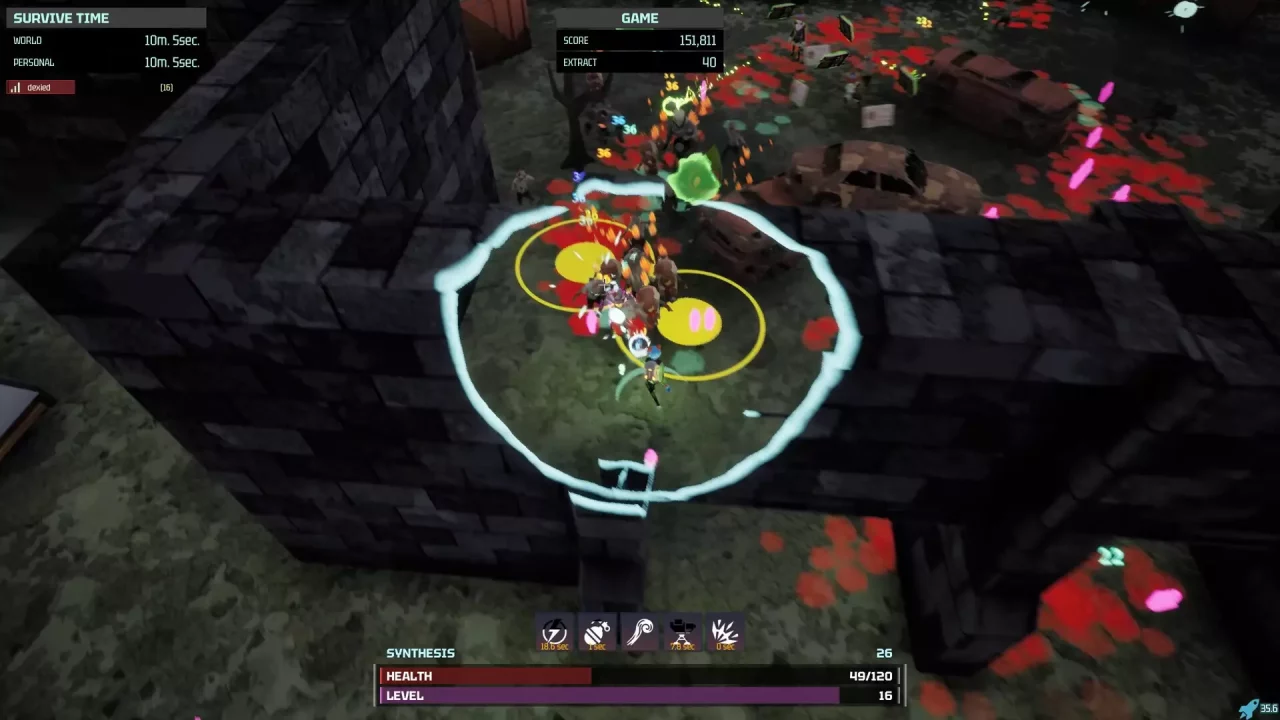
Task: Activate the lightning strike ability
Action: coord(554,632)
